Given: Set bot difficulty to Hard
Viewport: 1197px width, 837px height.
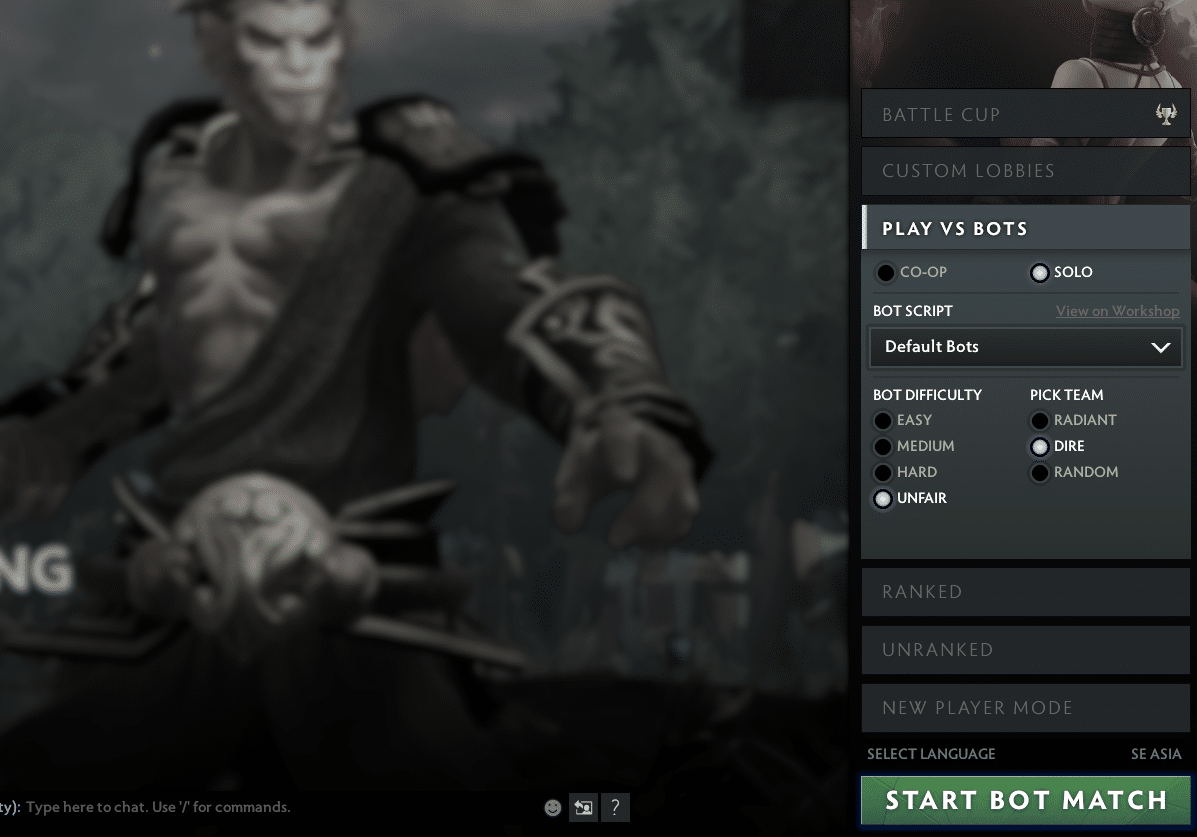Looking at the screenshot, I should click(883, 473).
